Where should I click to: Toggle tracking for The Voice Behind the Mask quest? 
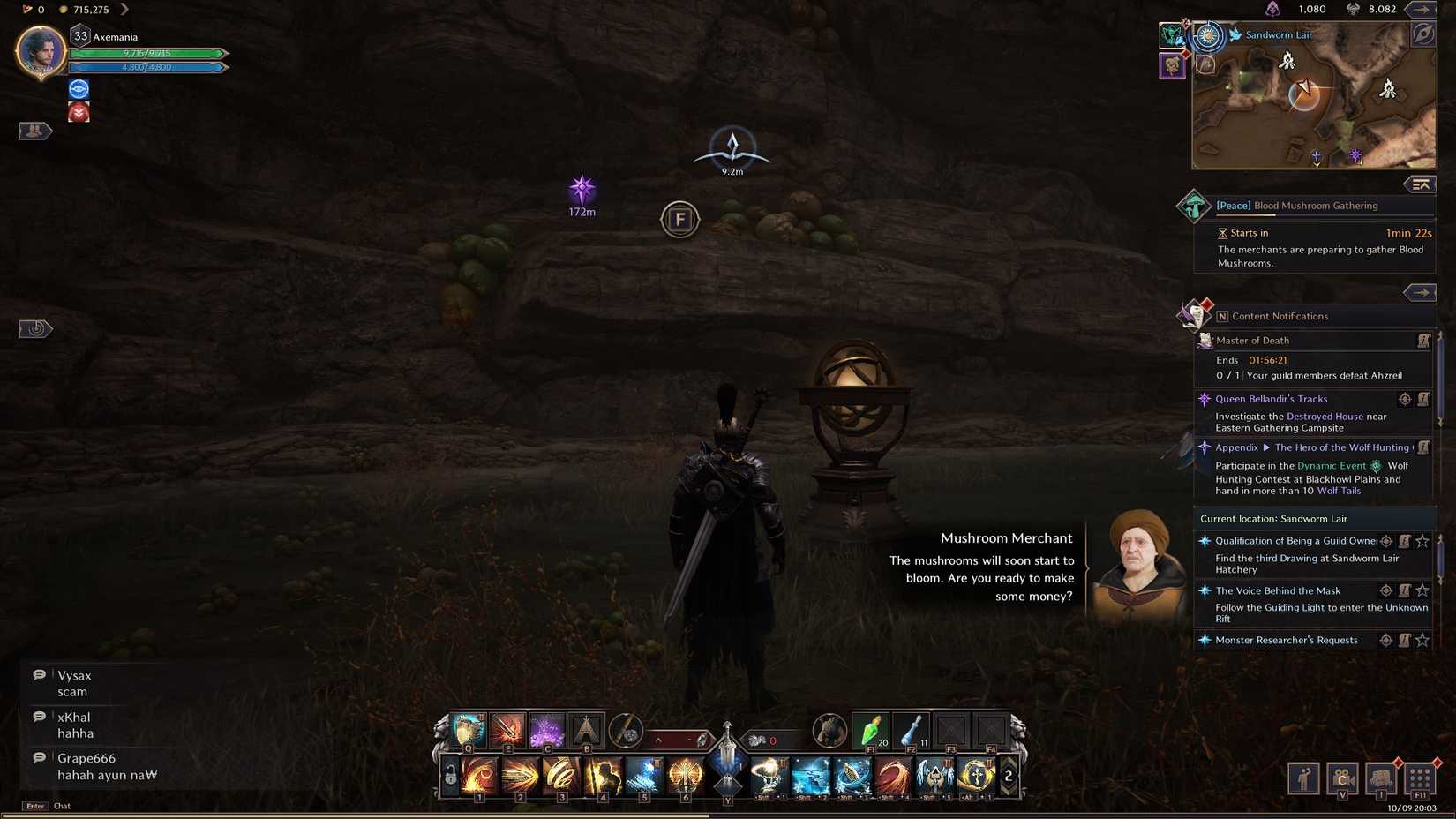1405,590
